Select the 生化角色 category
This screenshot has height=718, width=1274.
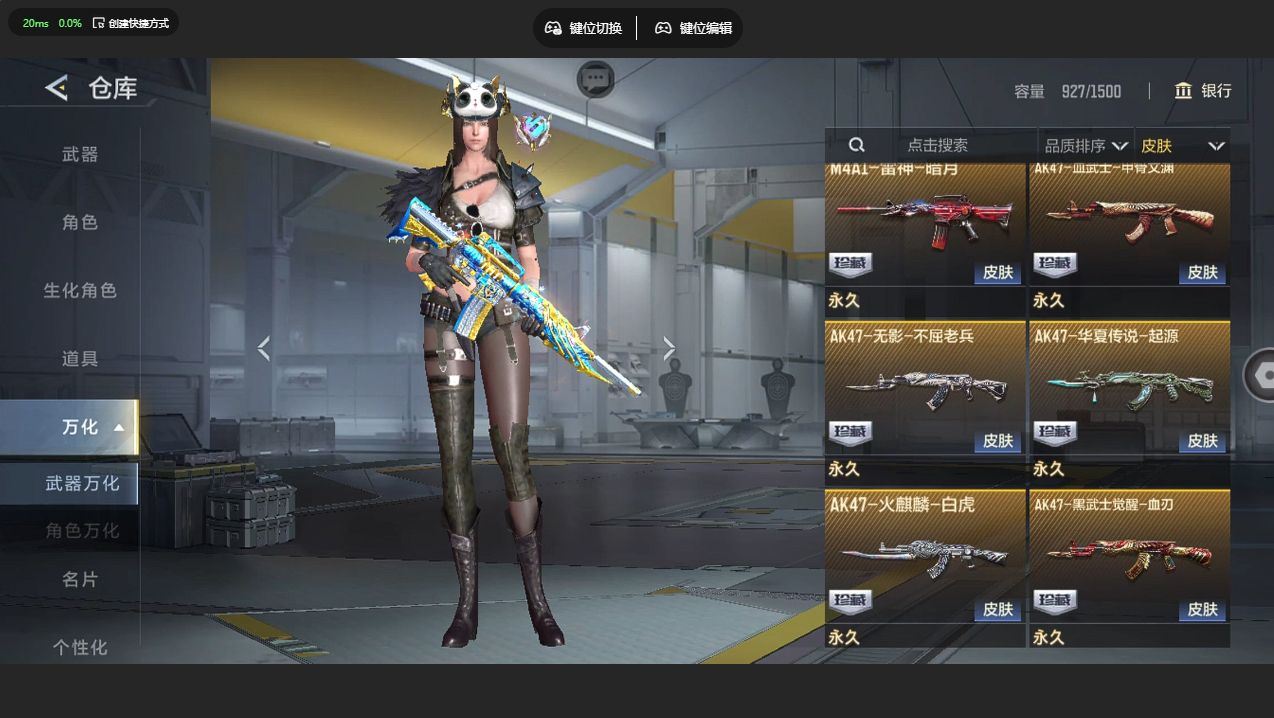(80, 290)
